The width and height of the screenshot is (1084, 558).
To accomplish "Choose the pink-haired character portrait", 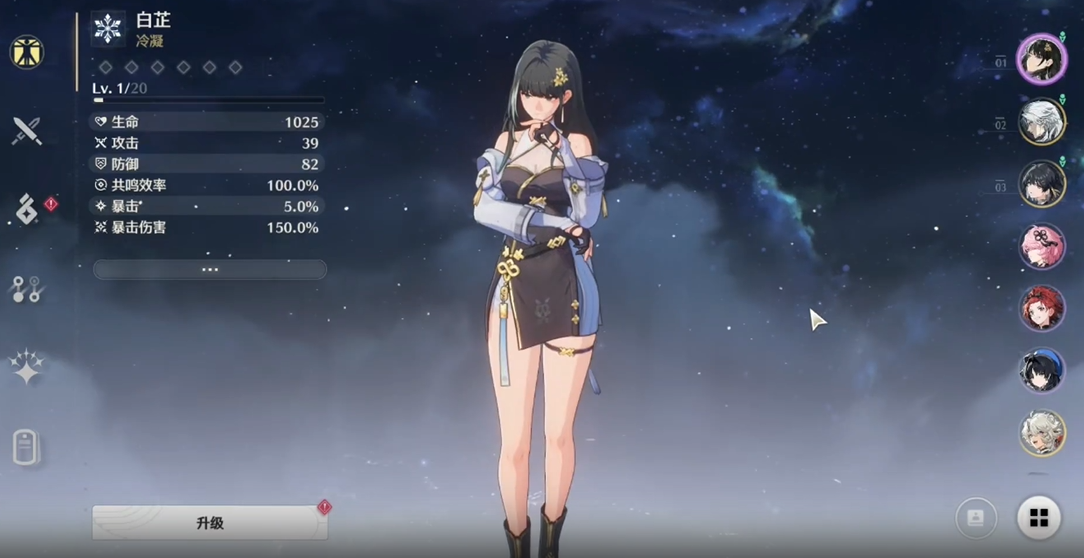I will click(1041, 246).
